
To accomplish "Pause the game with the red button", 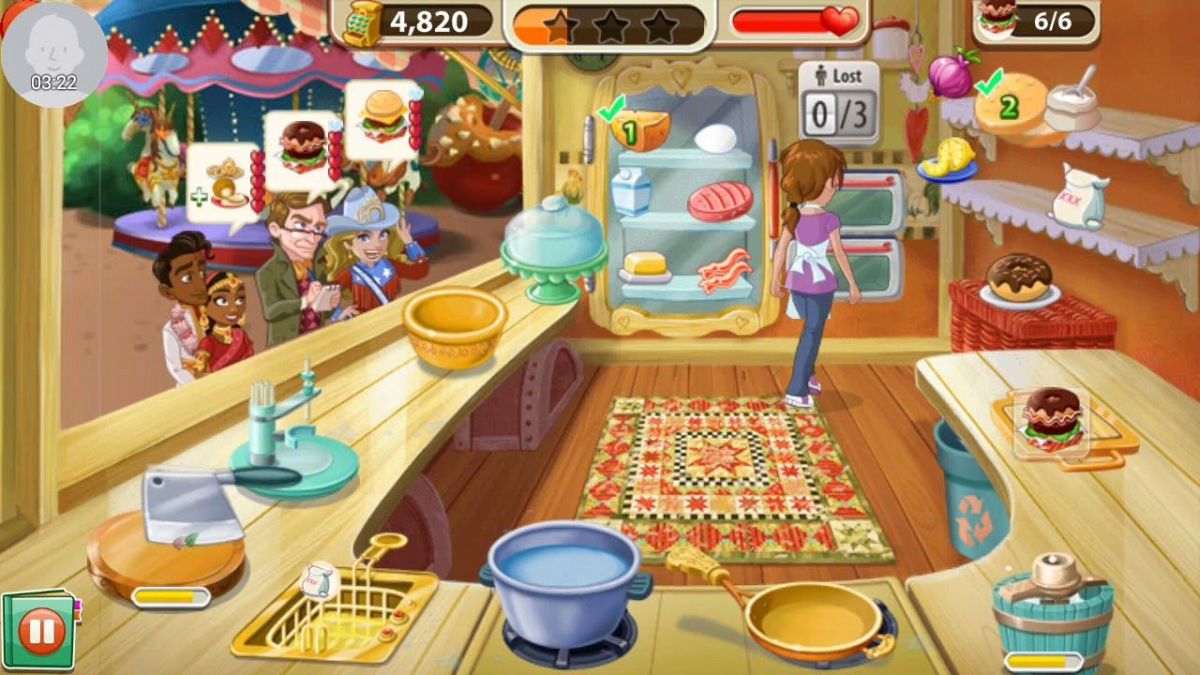I will click(42, 632).
